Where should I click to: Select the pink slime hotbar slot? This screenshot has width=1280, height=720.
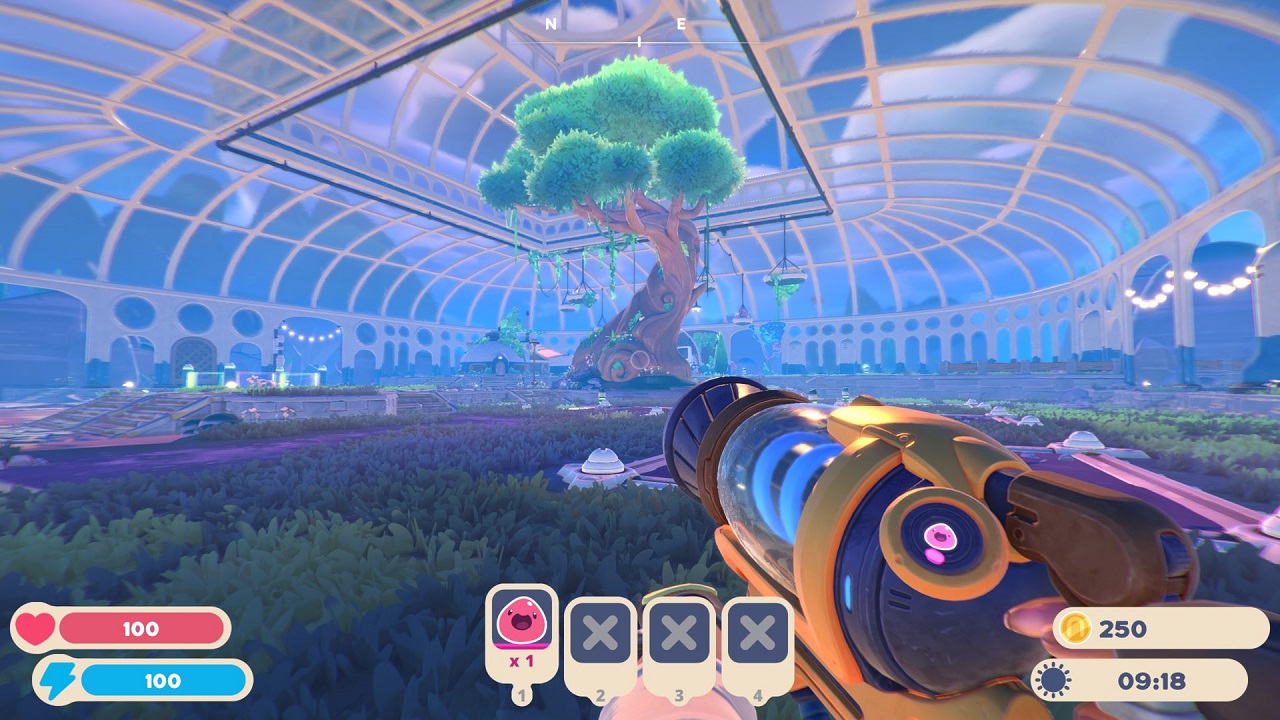click(521, 630)
